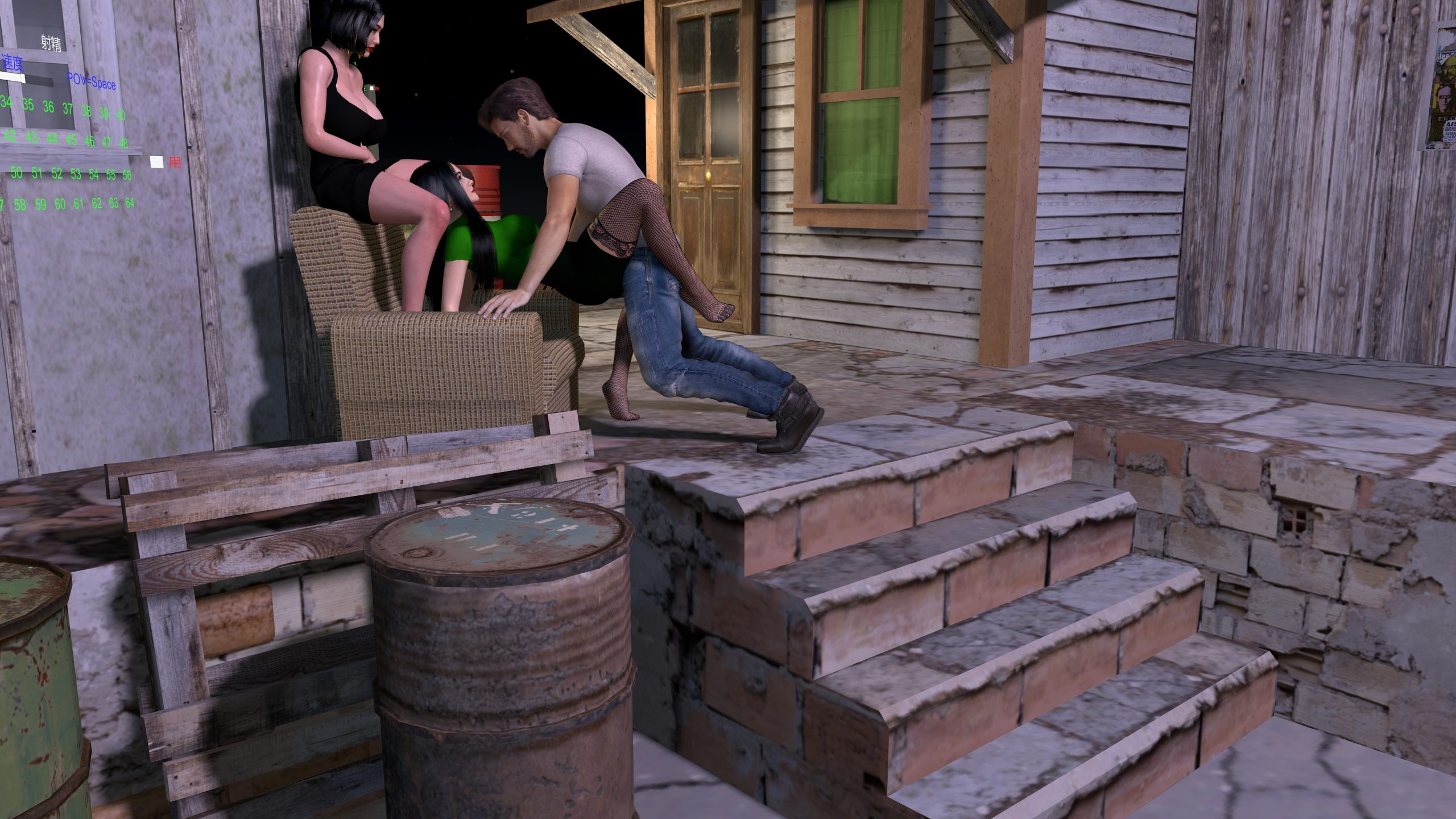The image size is (1456, 819).
Task: Select the green number 54
Action: tap(94, 175)
